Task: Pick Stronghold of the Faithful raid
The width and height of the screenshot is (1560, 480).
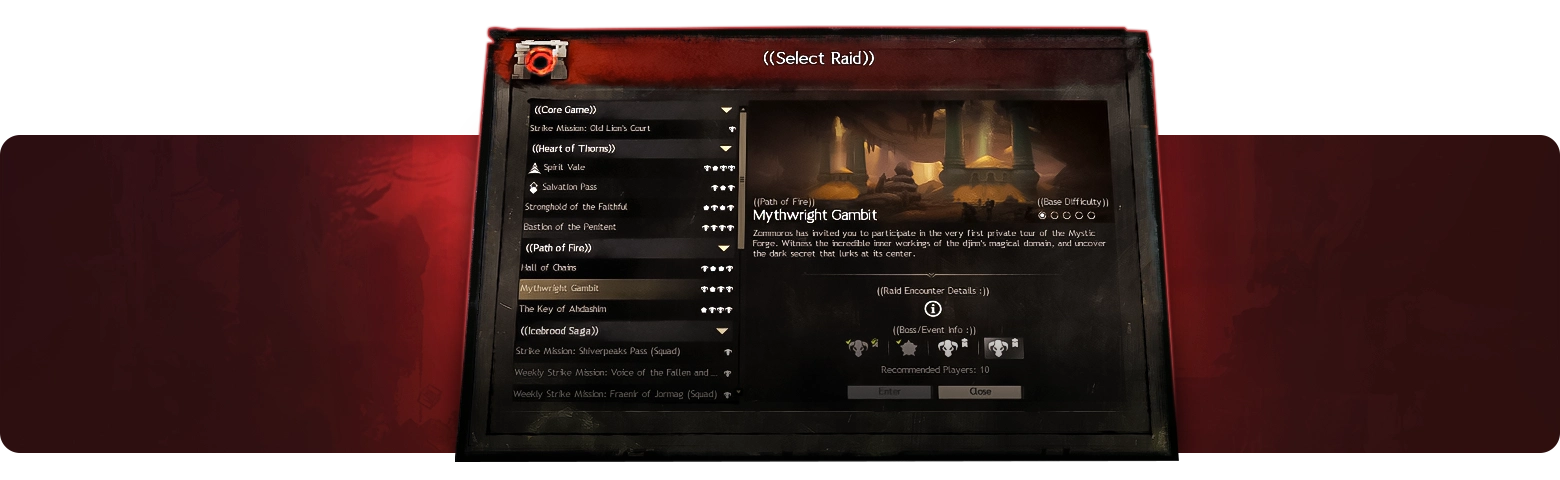Action: [x=576, y=208]
